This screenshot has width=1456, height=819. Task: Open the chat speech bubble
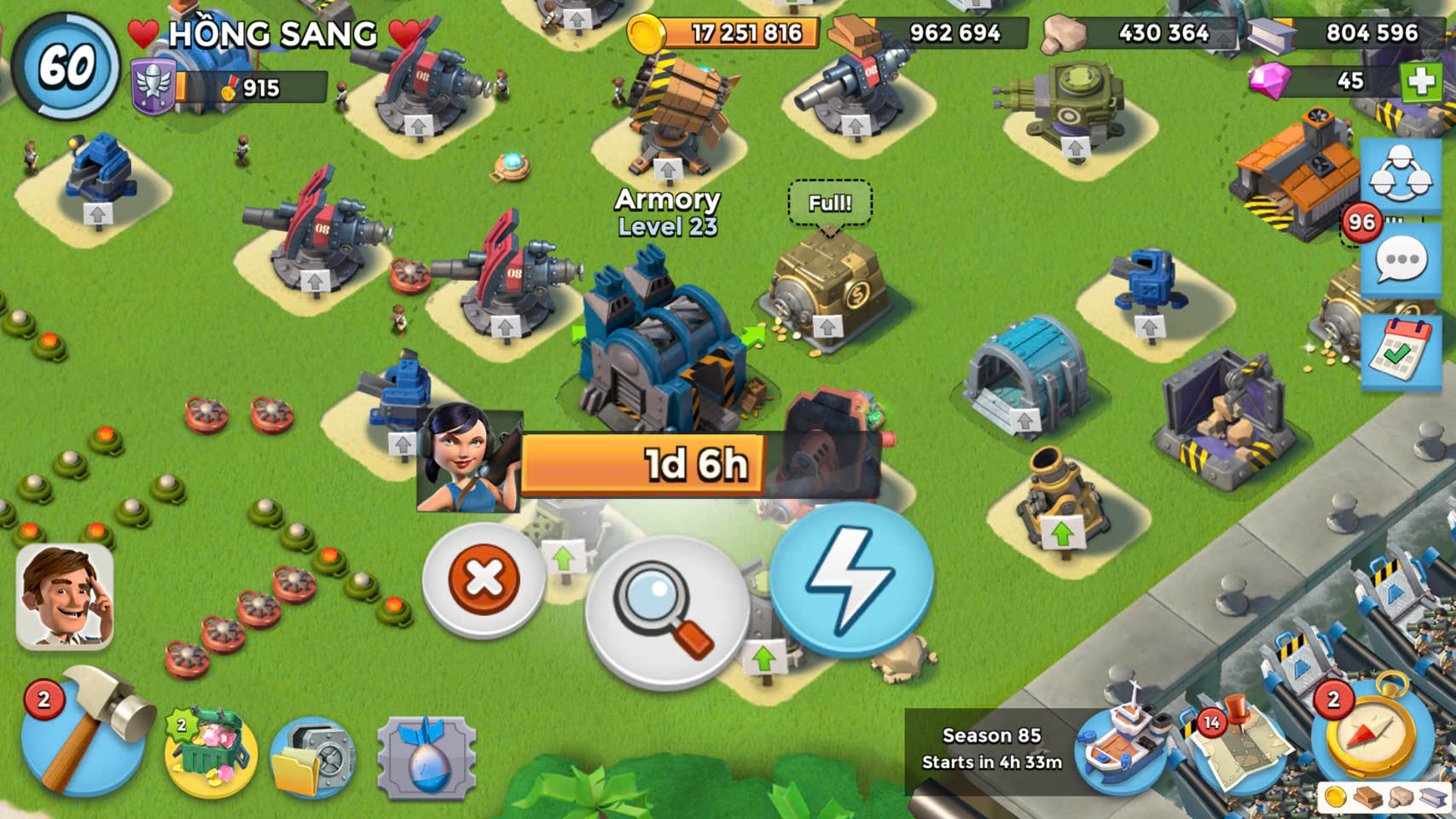pos(1401,262)
